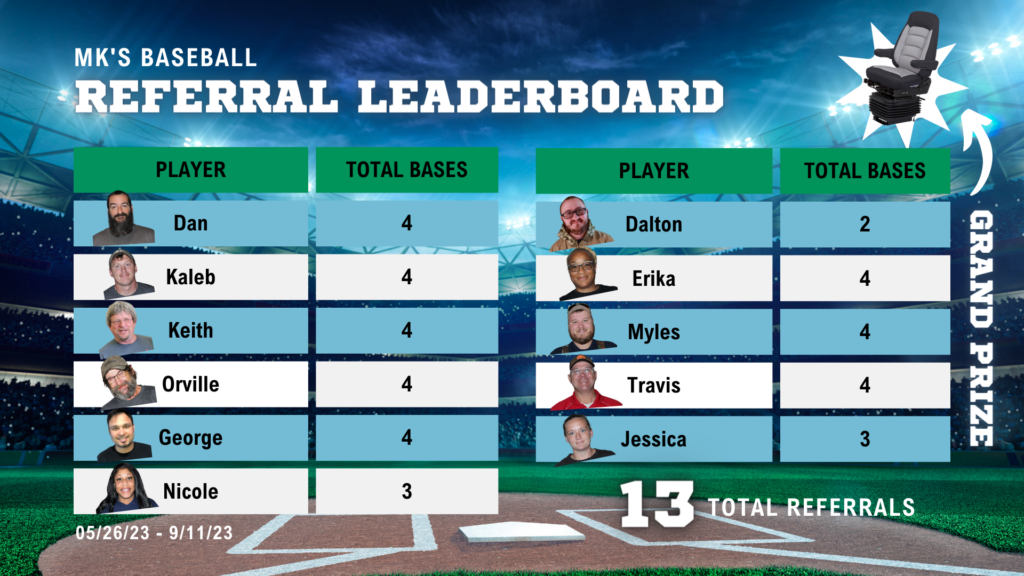Select Jessica's player row

click(653, 439)
